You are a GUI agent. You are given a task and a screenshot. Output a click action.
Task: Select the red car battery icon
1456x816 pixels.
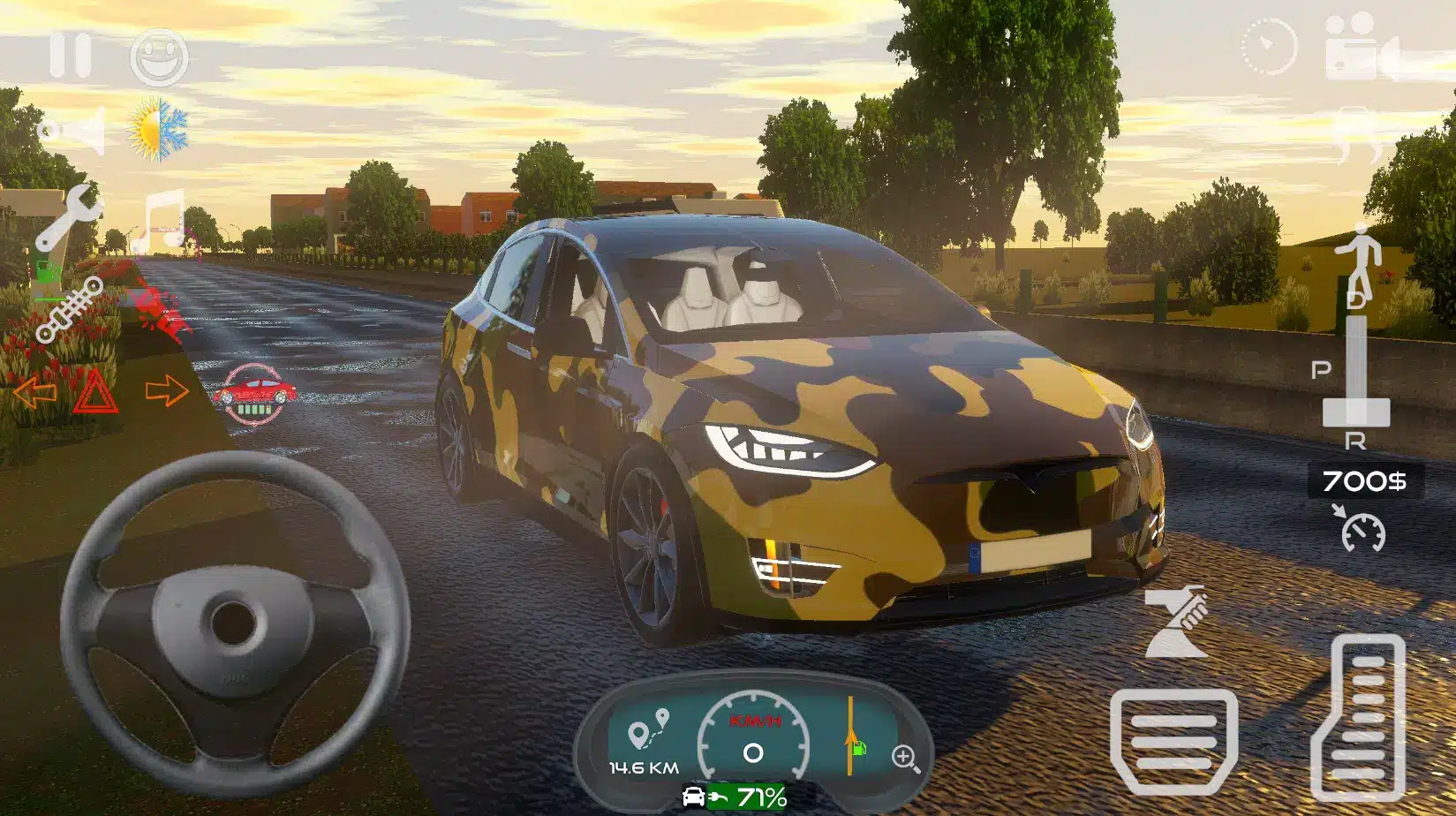(x=255, y=394)
